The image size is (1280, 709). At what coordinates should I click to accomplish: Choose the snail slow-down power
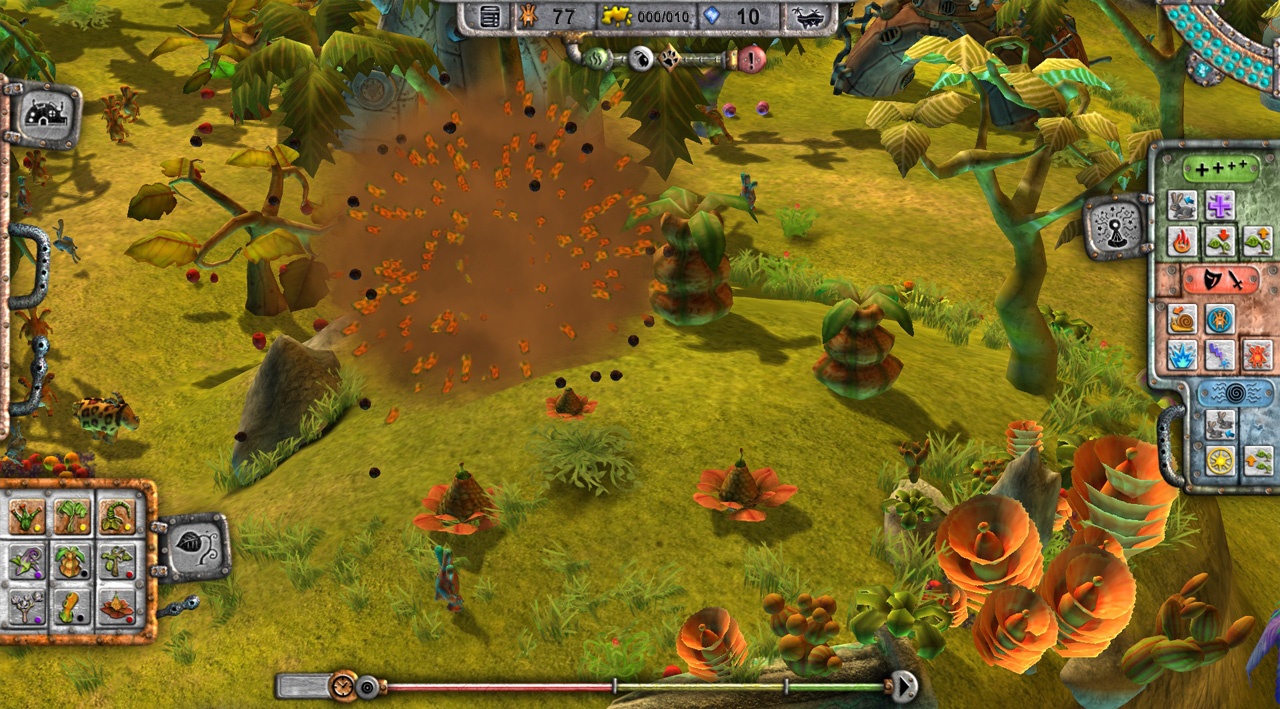(x=1182, y=319)
